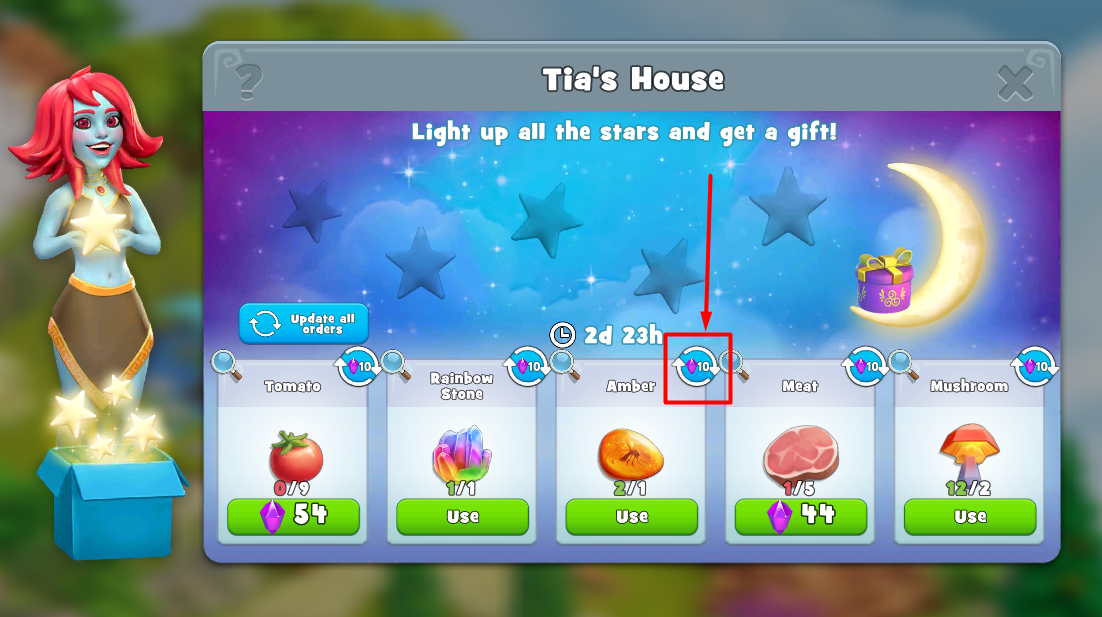The image size is (1102, 617).
Task: Inspect Meat with the magnifying glass
Action: (x=734, y=366)
